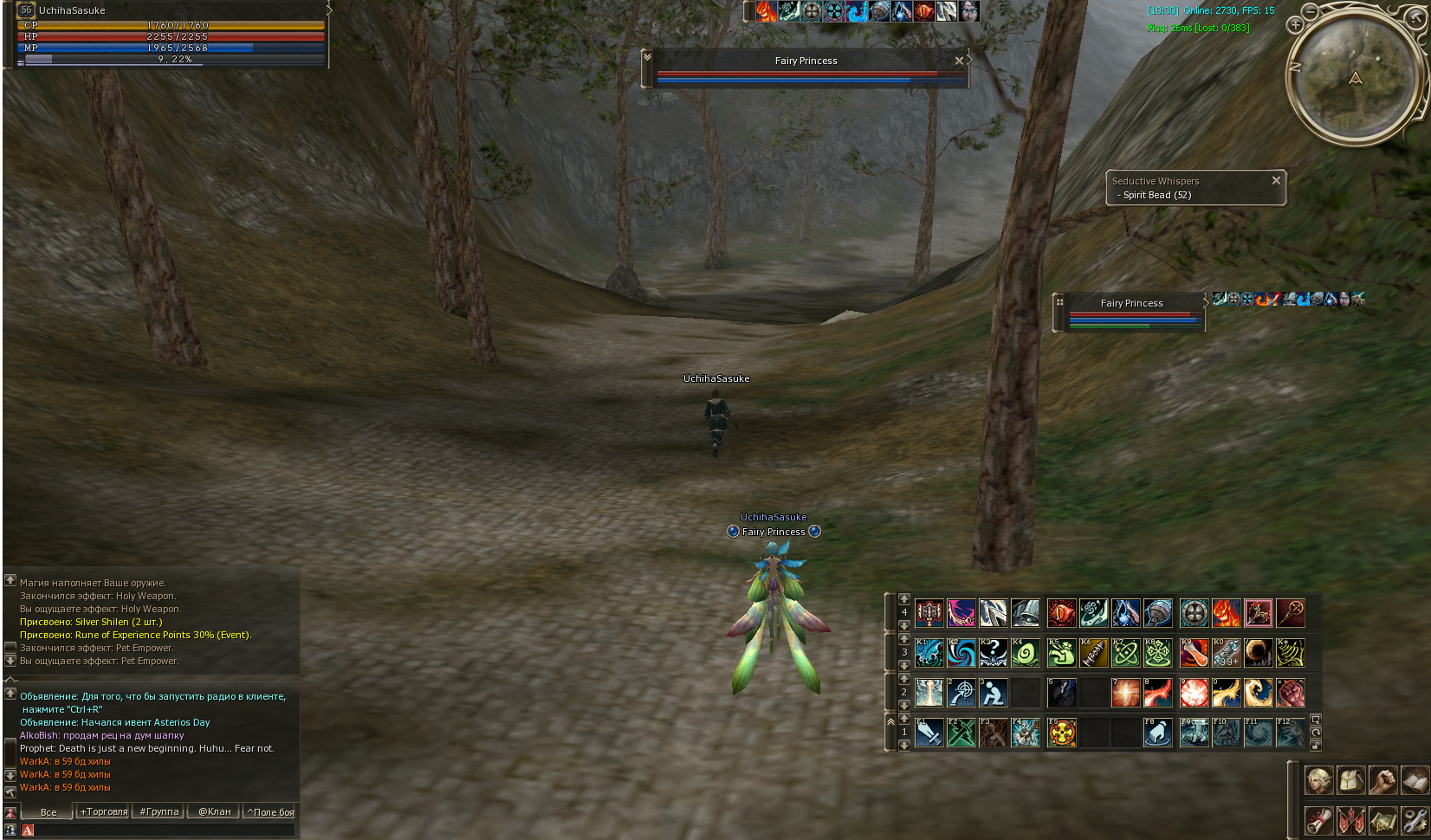This screenshot has height=840, width=1431.
Task: Close the Fairy Princess target window
Action: coord(959,61)
